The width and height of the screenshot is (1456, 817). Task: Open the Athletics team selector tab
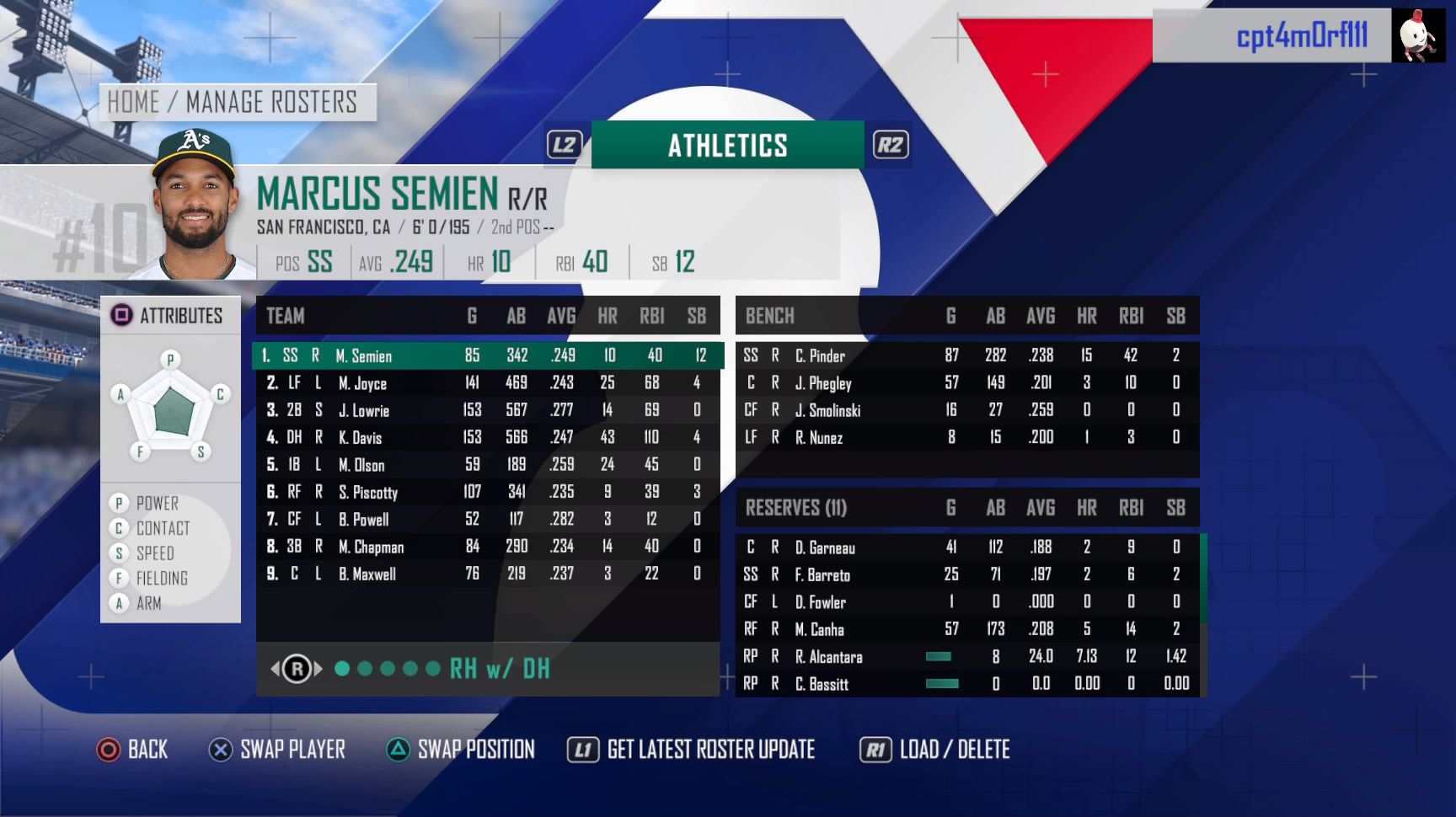coord(727,146)
